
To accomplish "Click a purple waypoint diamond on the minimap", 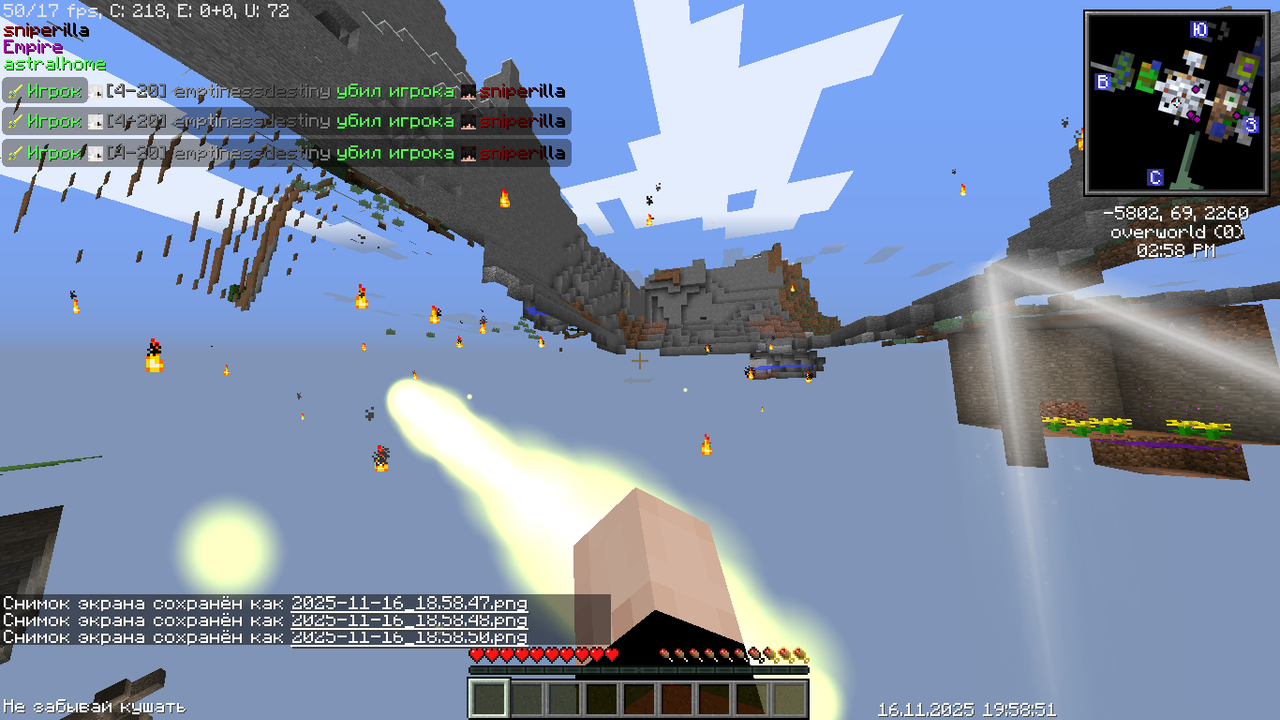I will (x=1196, y=90).
